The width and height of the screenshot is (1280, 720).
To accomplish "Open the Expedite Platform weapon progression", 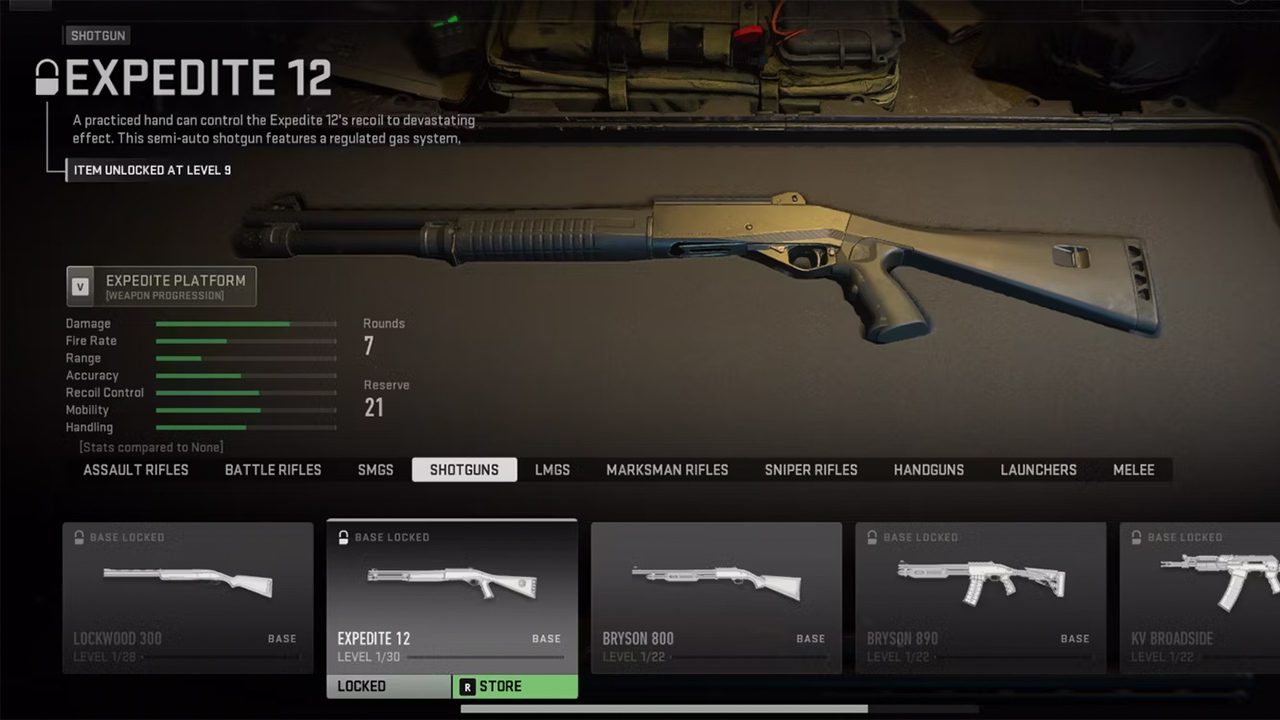I will 162,286.
